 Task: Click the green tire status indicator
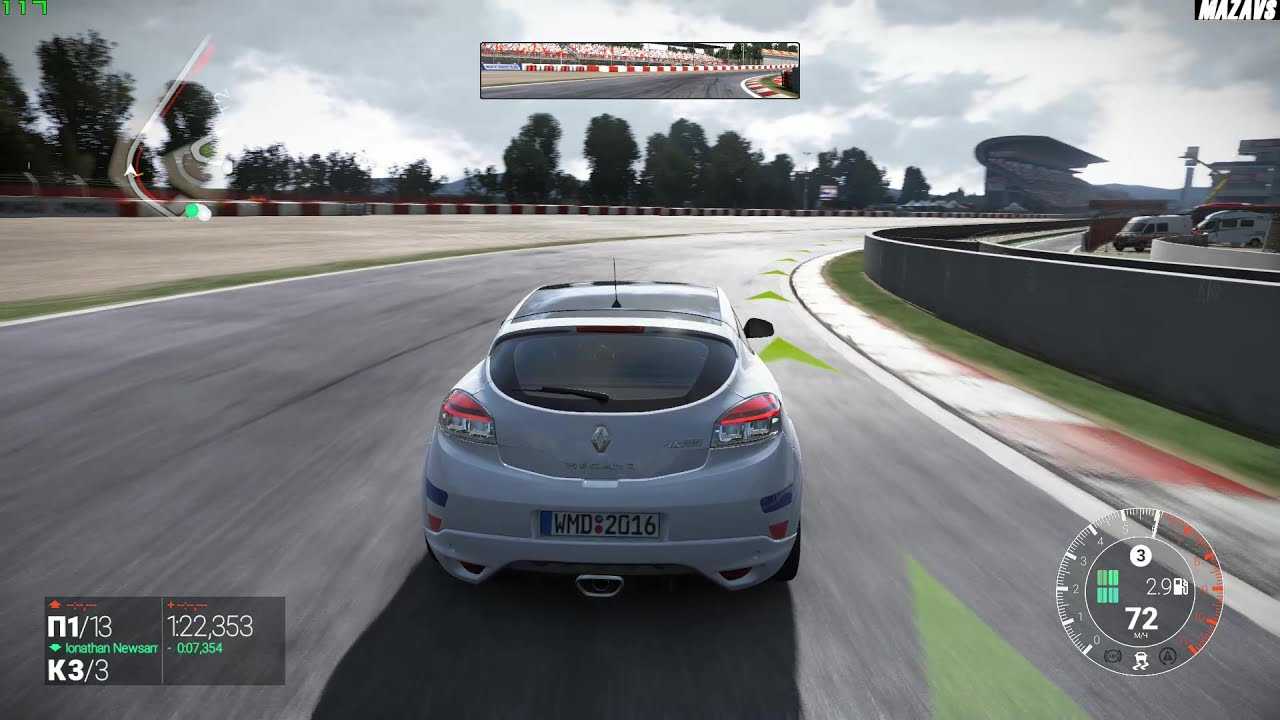1107,587
